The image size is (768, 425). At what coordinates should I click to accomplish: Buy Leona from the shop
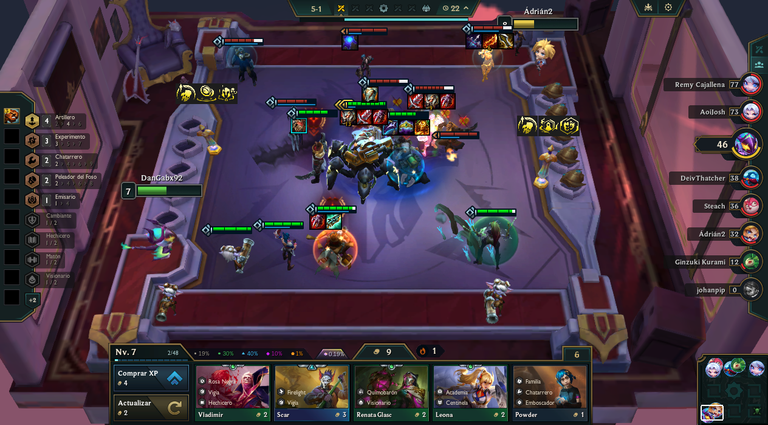(470, 391)
